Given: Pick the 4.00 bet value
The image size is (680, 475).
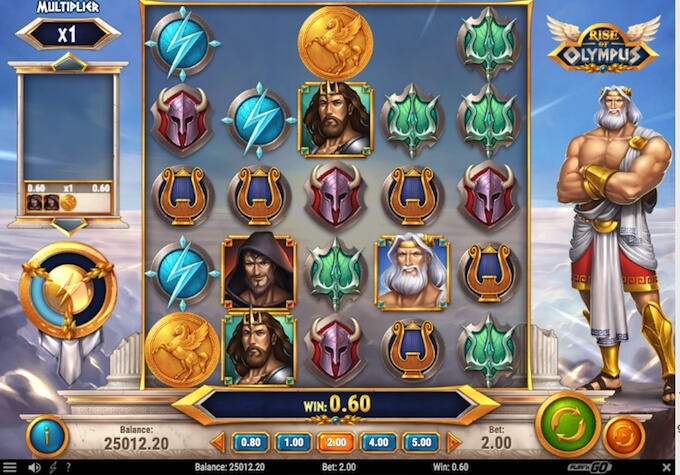Looking at the screenshot, I should pyautogui.click(x=379, y=441).
